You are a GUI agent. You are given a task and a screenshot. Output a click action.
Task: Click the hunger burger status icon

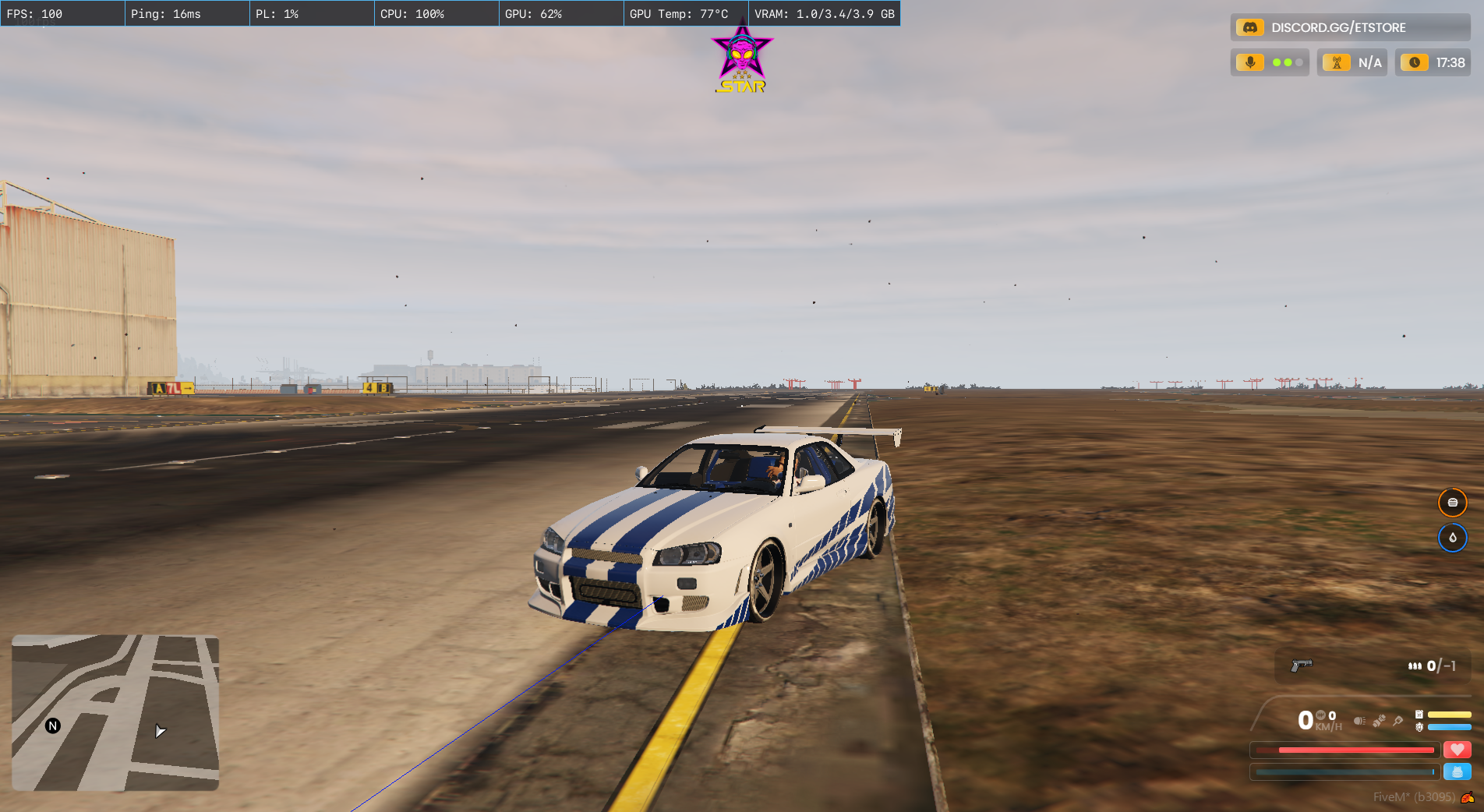pyautogui.click(x=1452, y=503)
